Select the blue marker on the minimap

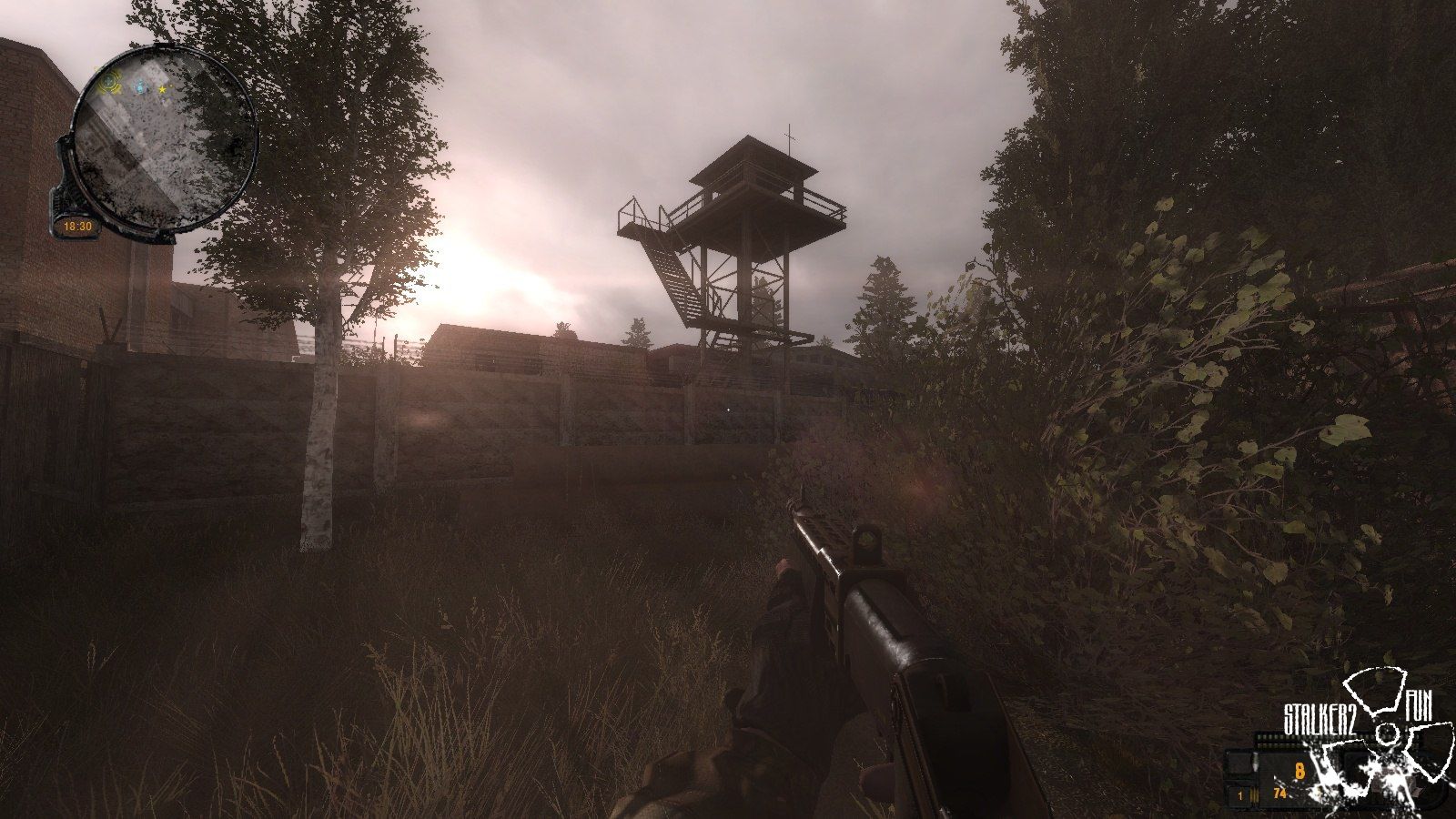pos(142,88)
